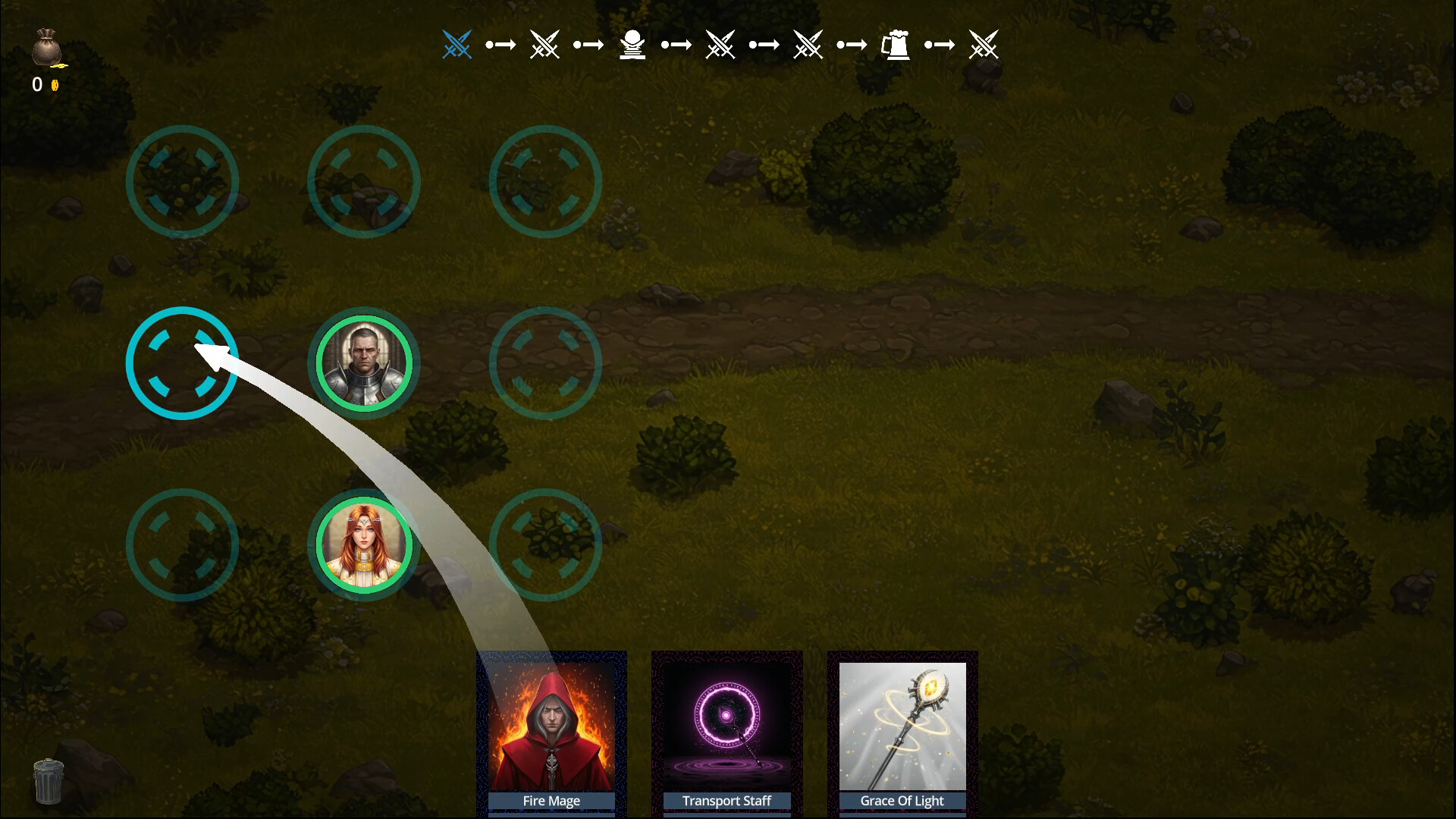Click the pedestal milestone icon in the timeline
The image size is (1456, 819).
tap(632, 44)
